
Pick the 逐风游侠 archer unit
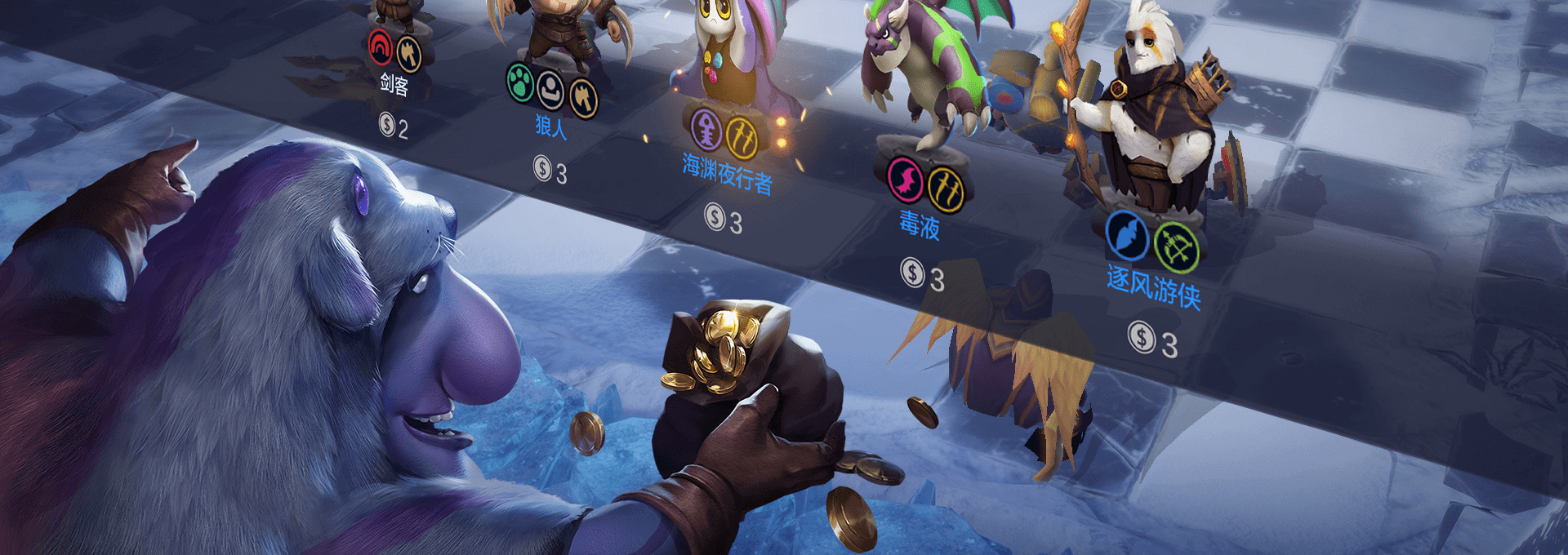click(1153, 286)
